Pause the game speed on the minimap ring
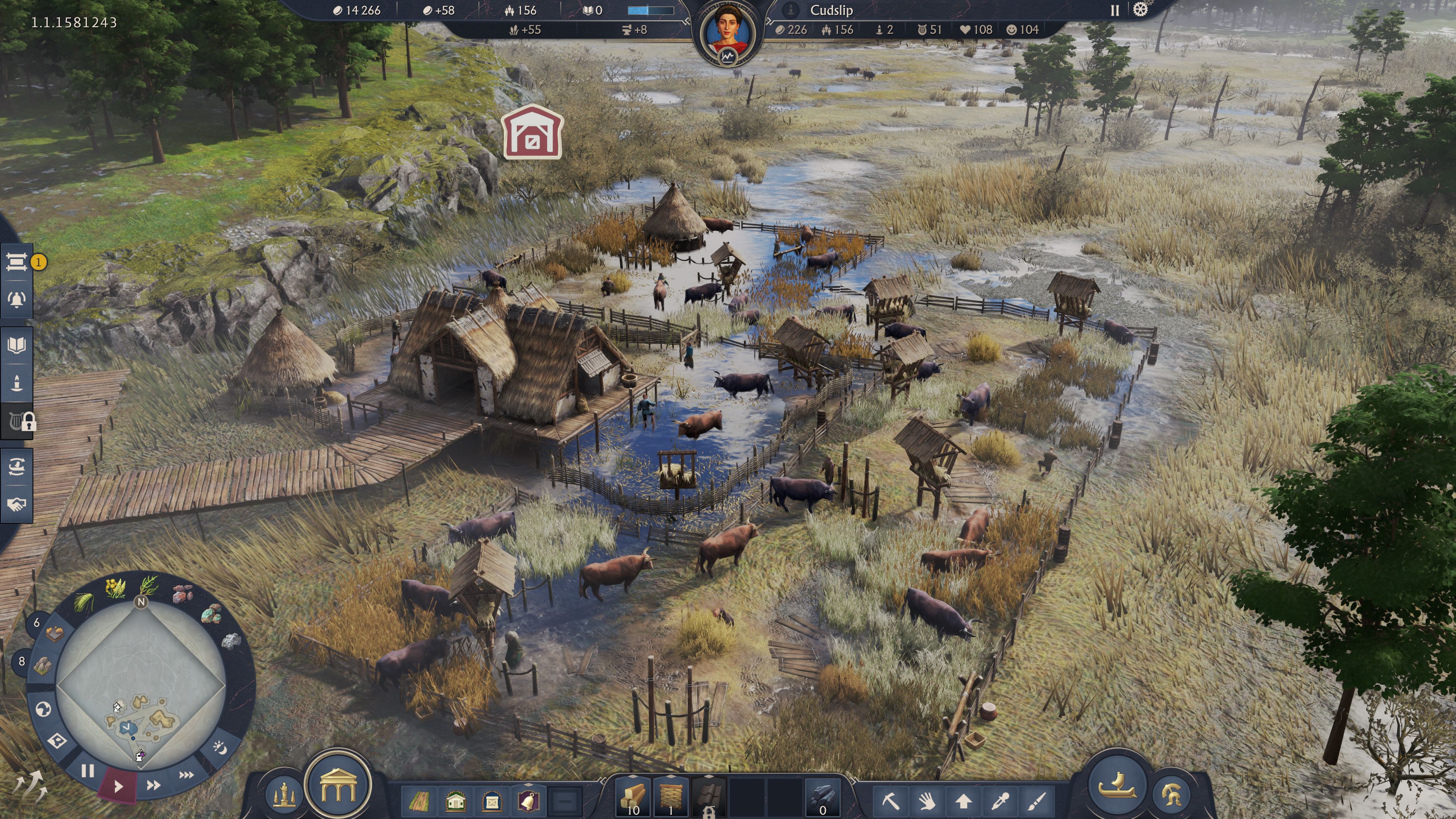This screenshot has width=1456, height=819. pyautogui.click(x=88, y=771)
